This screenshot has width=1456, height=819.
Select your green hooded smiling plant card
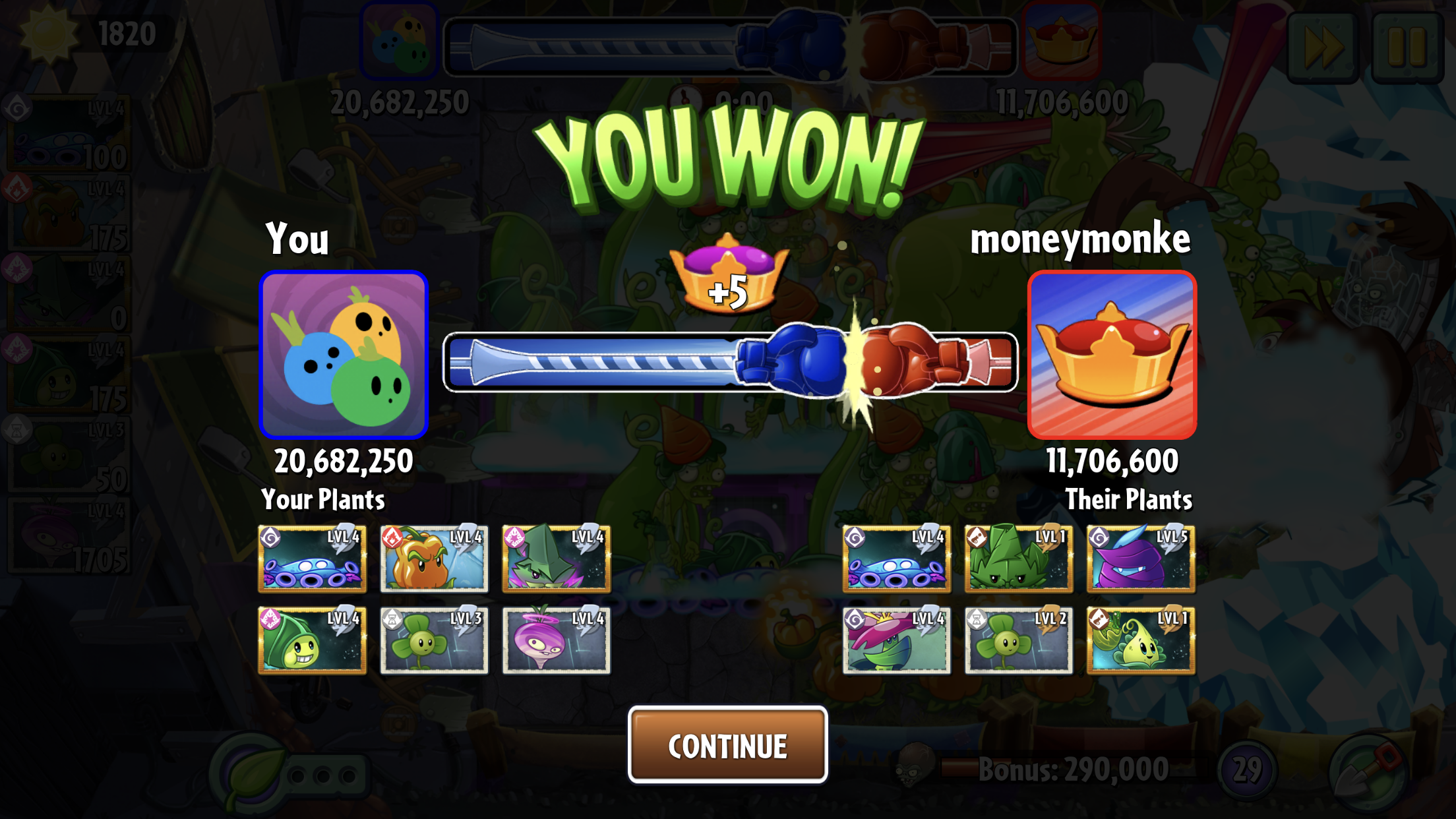[312, 640]
